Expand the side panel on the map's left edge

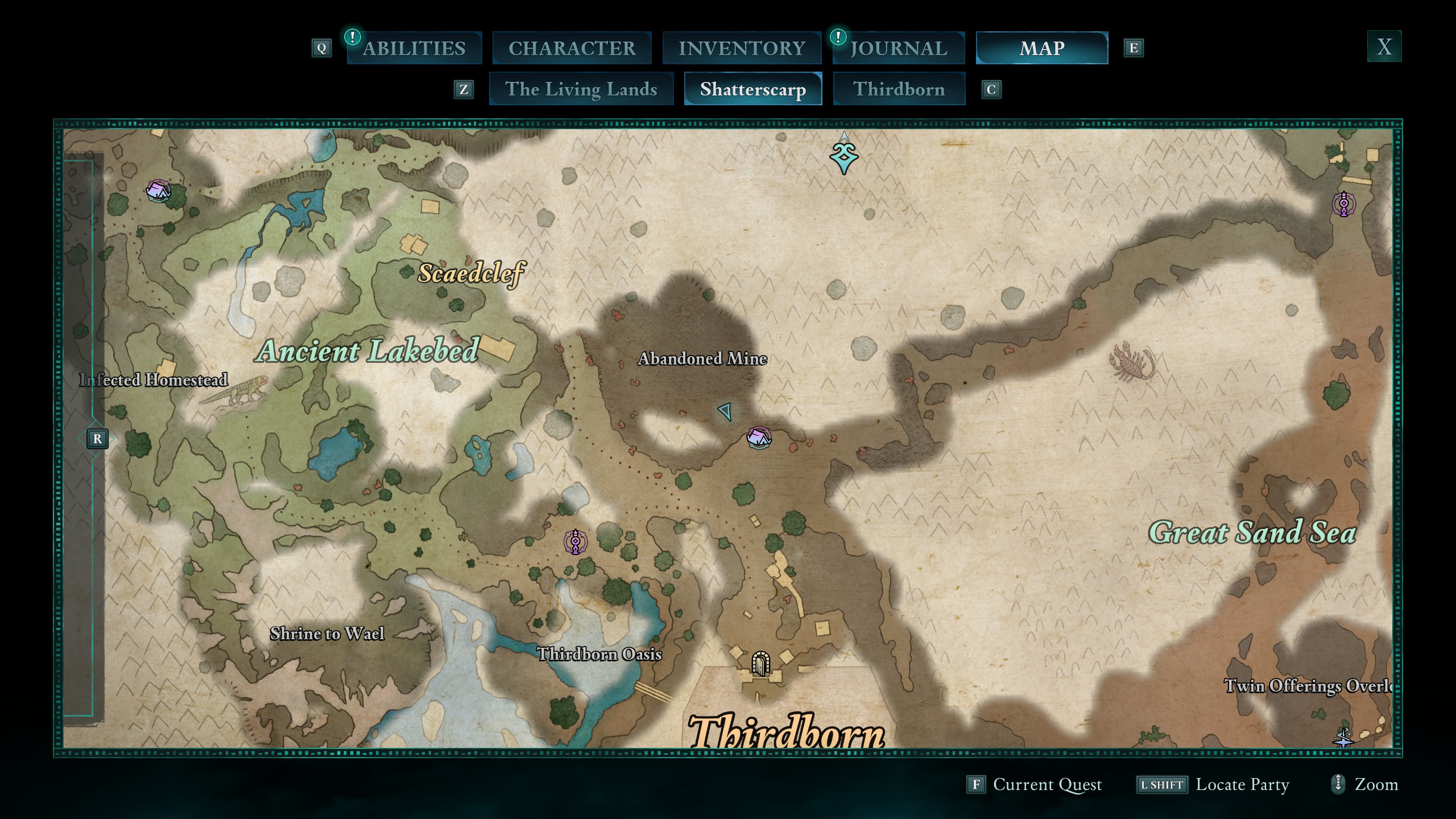tap(97, 439)
